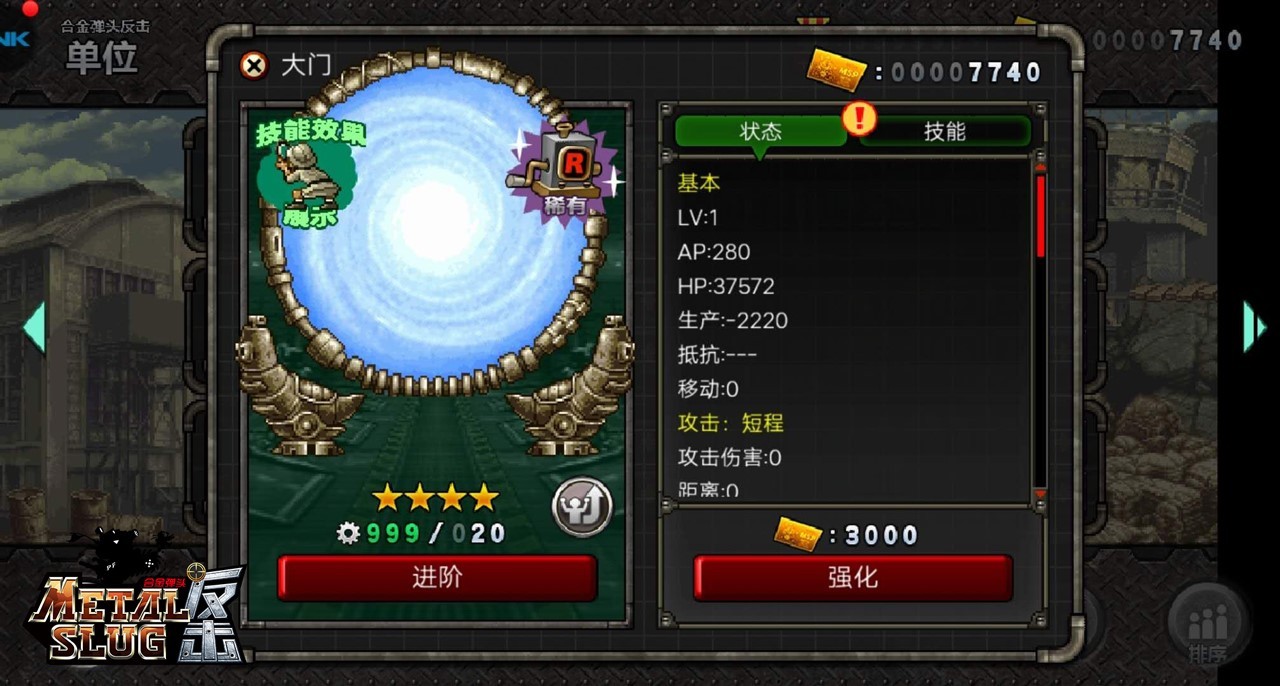Image resolution: width=1280 pixels, height=686 pixels.
Task: Tap the red 进阶 button
Action: click(x=437, y=577)
